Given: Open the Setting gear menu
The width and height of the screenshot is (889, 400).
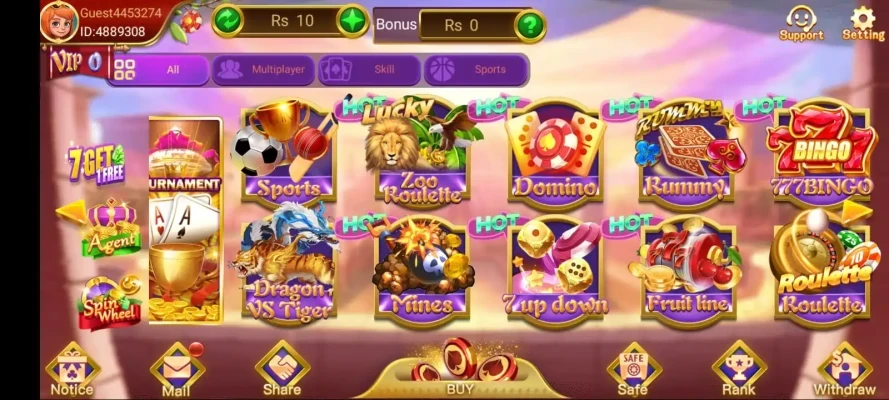Looking at the screenshot, I should point(862,21).
